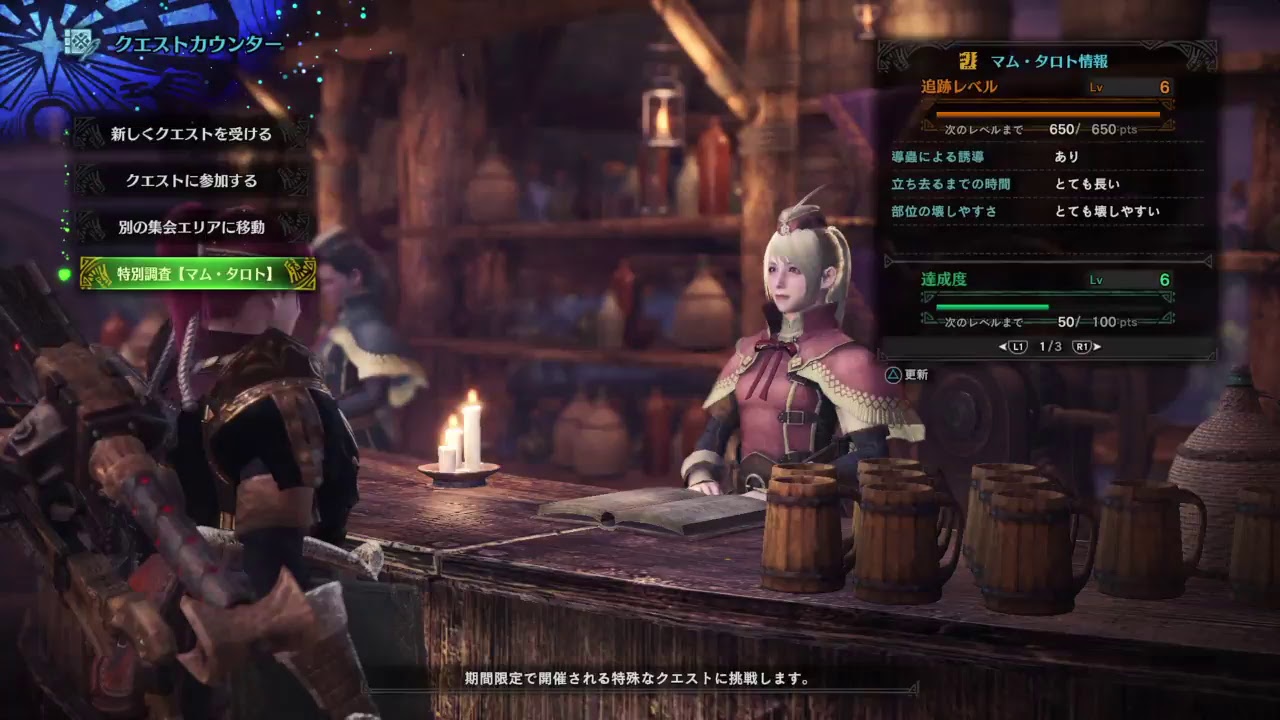
Task: Click the dragon crest beside 新しくクエストを受ける
Action: click(x=87, y=133)
